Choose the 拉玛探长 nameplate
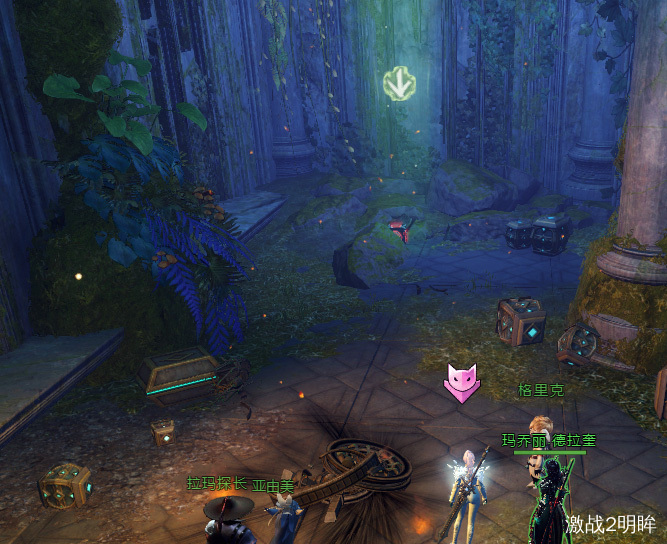 click(217, 483)
